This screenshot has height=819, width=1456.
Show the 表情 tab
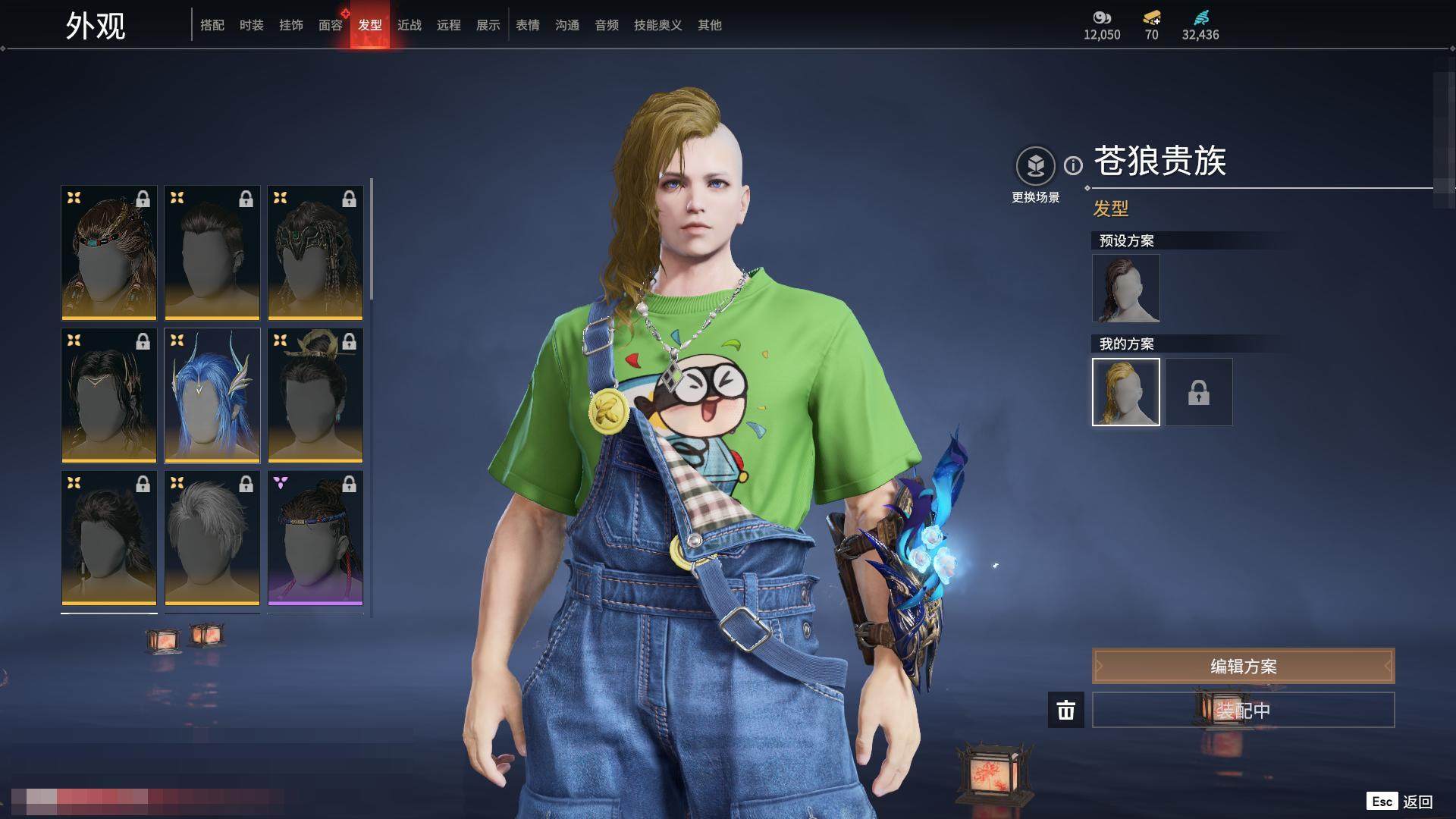click(528, 25)
